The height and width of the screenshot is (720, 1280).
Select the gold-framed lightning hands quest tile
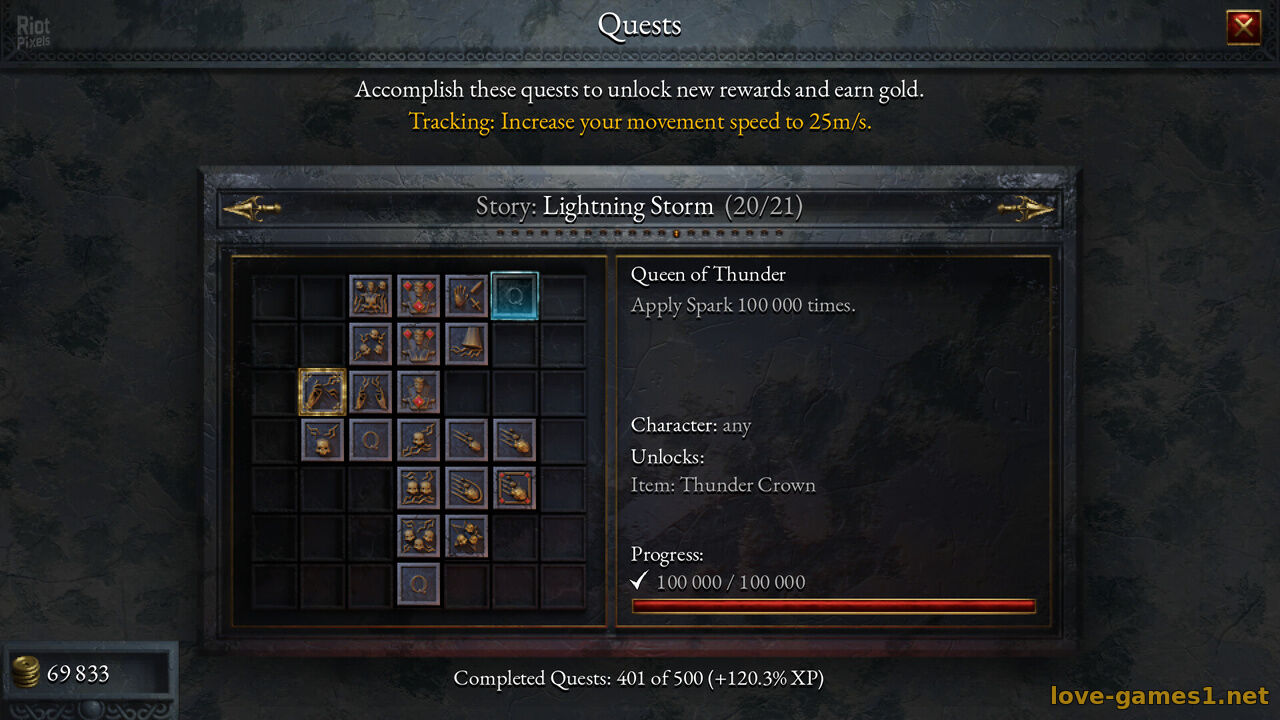[x=322, y=392]
